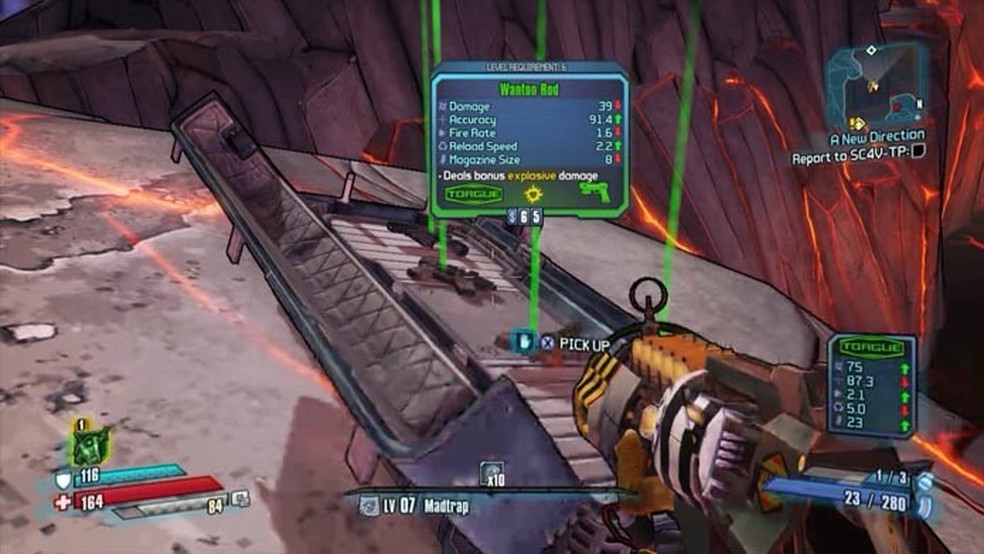Click the A New Direction quest tracker
The width and height of the screenshot is (984, 554).
[x=877, y=135]
